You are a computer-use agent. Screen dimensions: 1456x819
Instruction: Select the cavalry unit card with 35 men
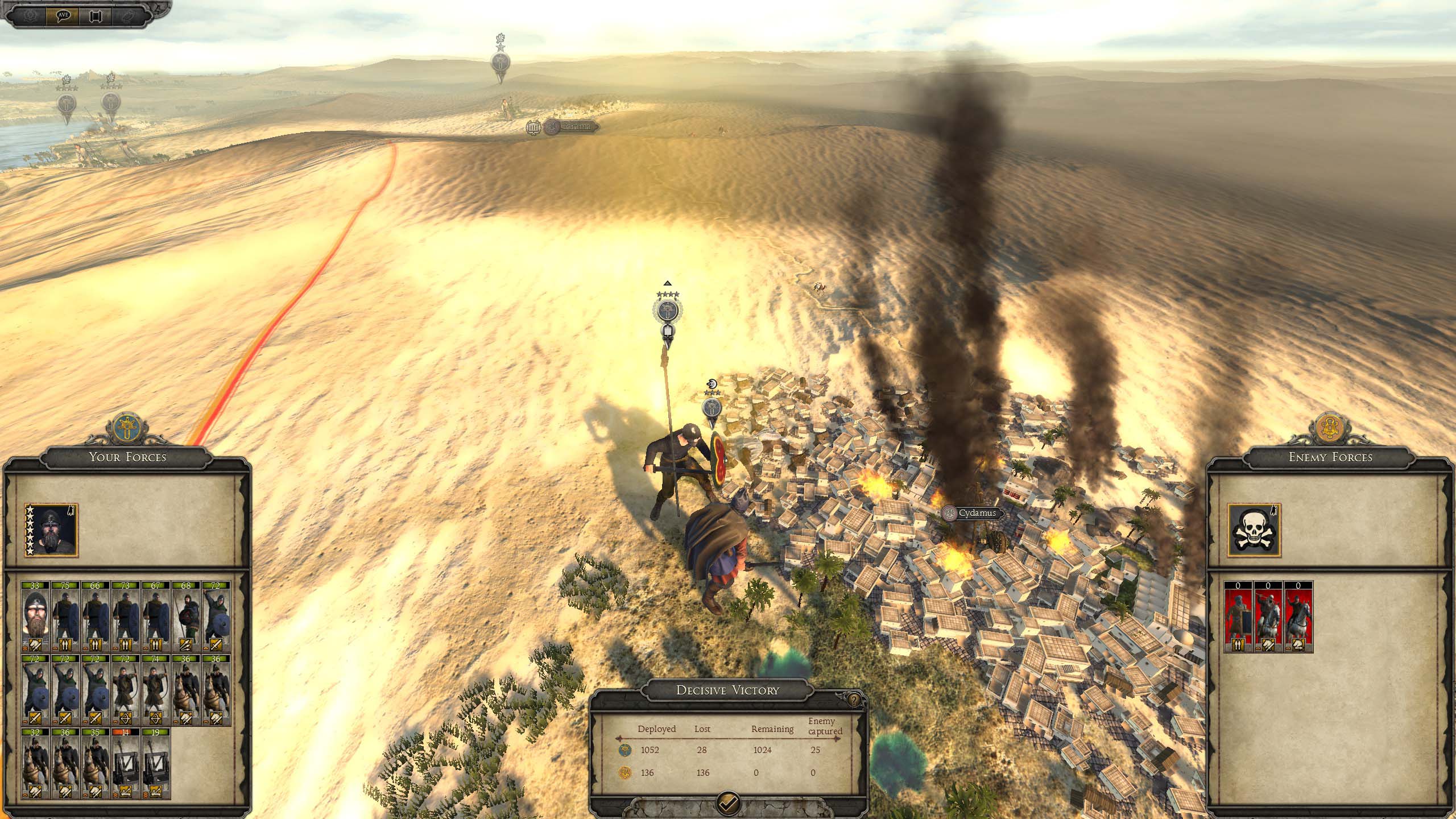96,763
